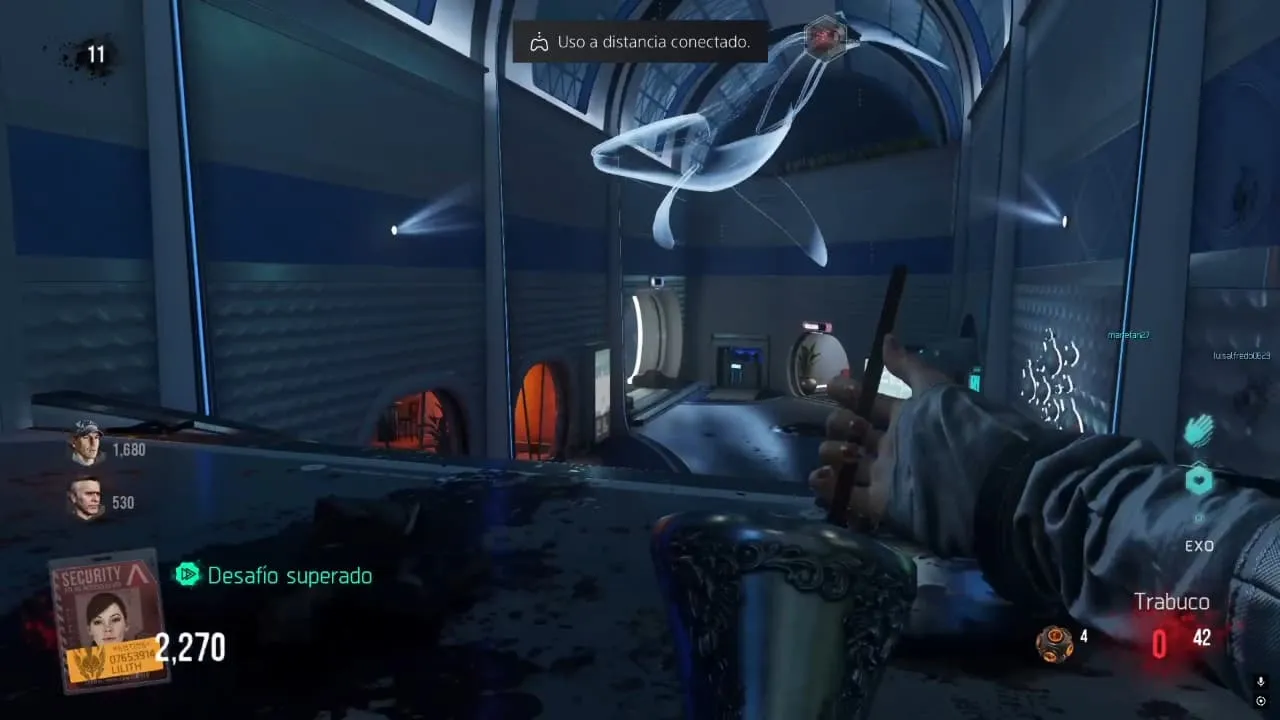Image resolution: width=1280 pixels, height=720 pixels.
Task: Toggle the microphone icon
Action: [1260, 682]
